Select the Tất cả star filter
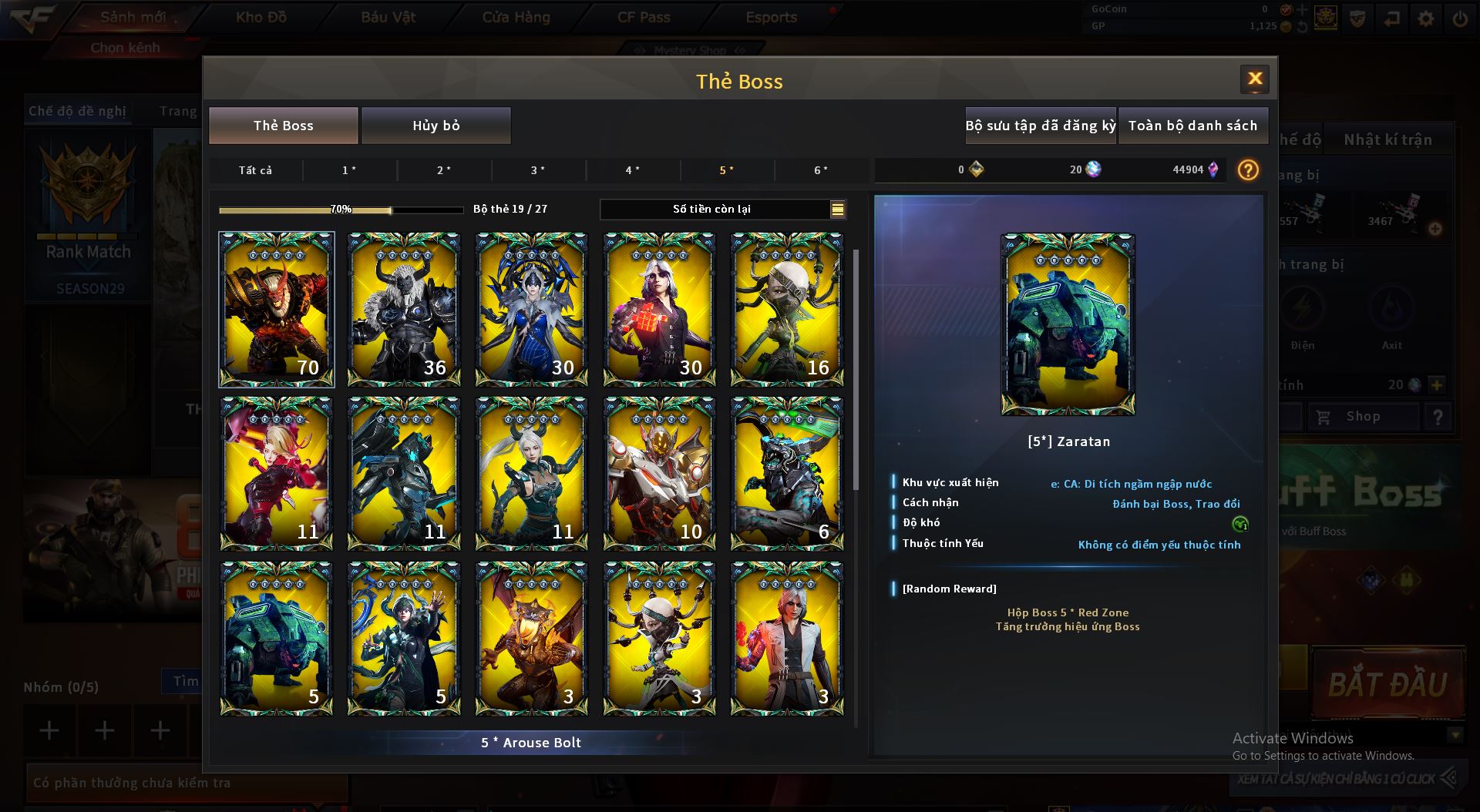 pyautogui.click(x=255, y=170)
